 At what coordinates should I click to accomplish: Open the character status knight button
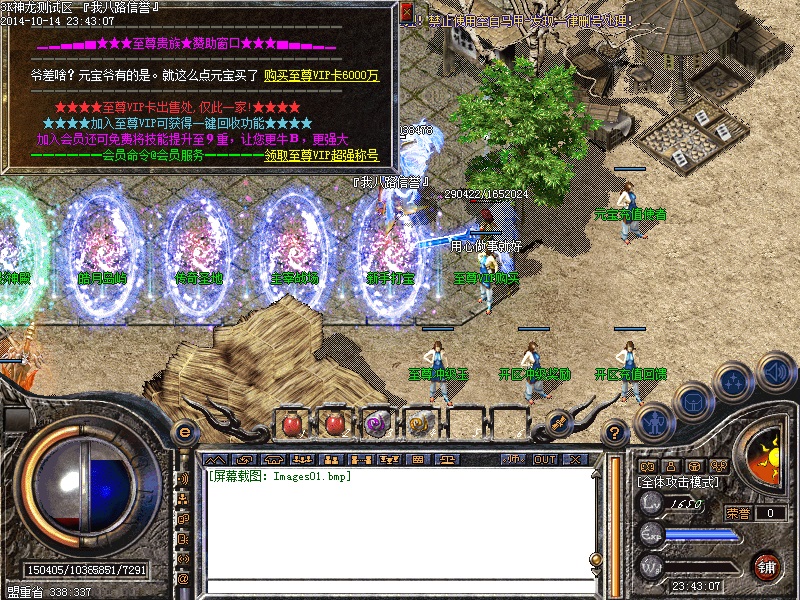656,423
